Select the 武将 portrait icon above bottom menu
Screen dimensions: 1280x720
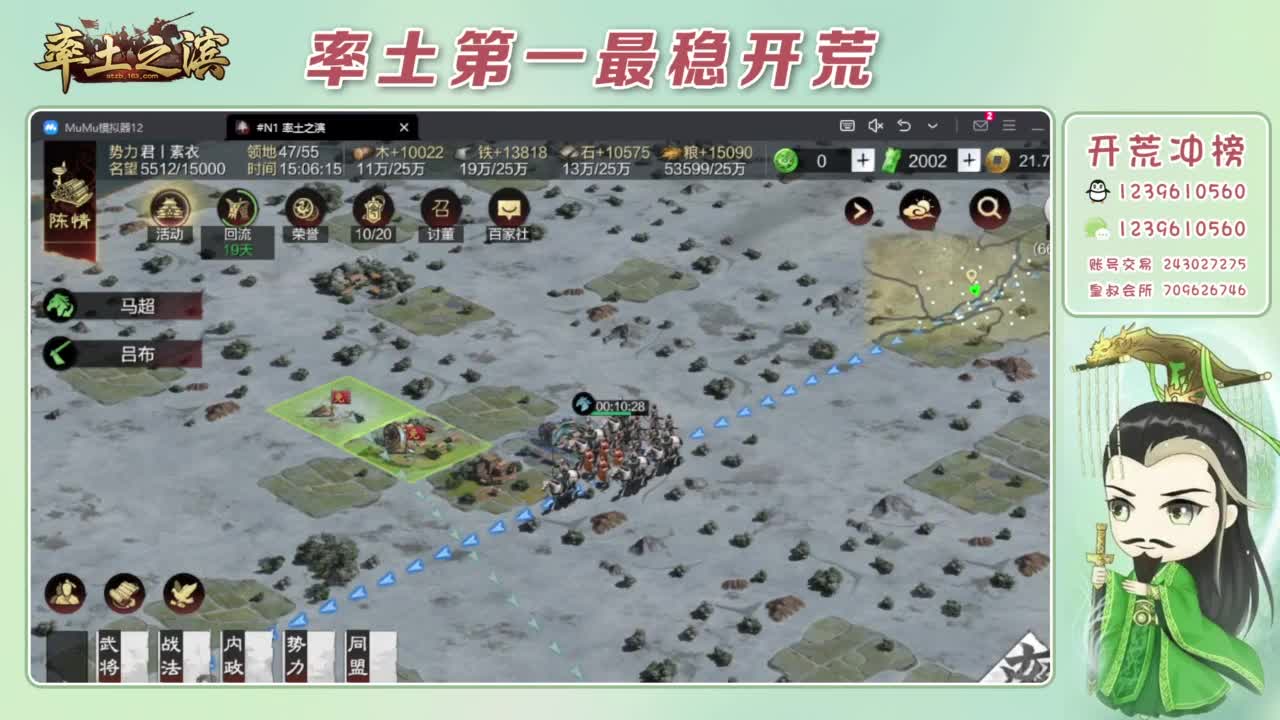65,594
